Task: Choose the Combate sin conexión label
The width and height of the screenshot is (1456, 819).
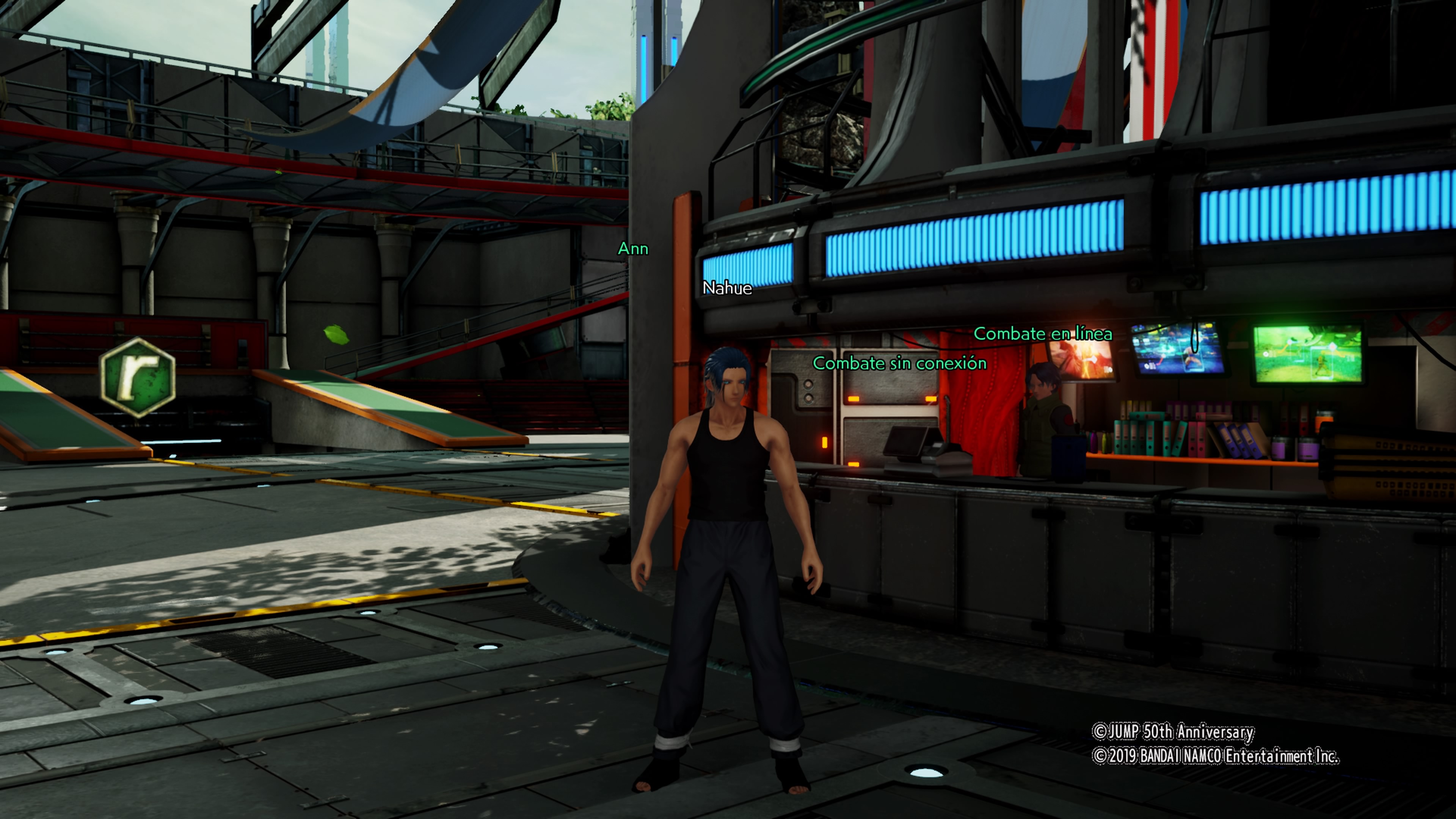Action: pos(899,364)
